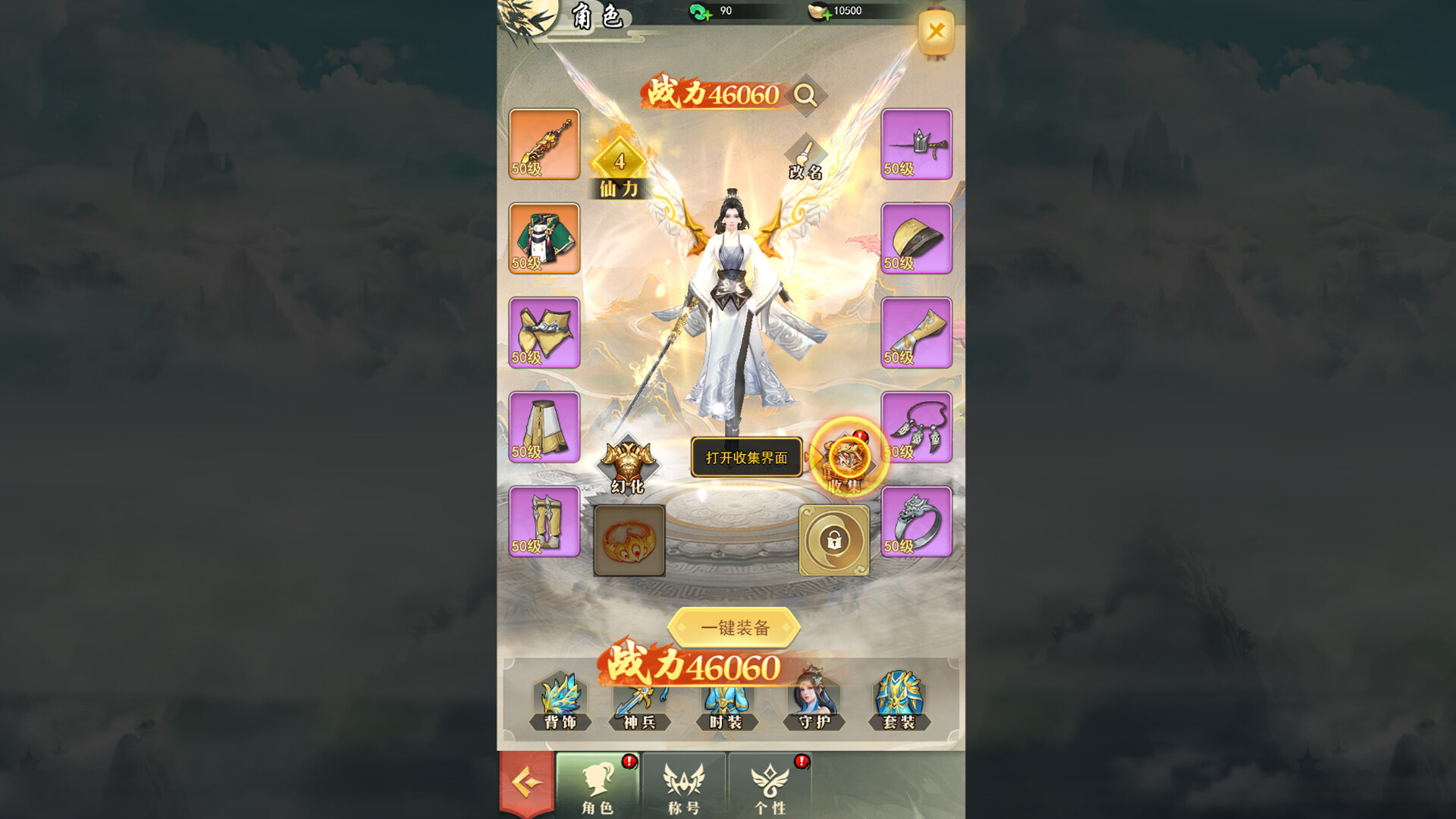Click the magnifier next to 战力46060
Screen dimensions: 1456x819
tap(806, 94)
